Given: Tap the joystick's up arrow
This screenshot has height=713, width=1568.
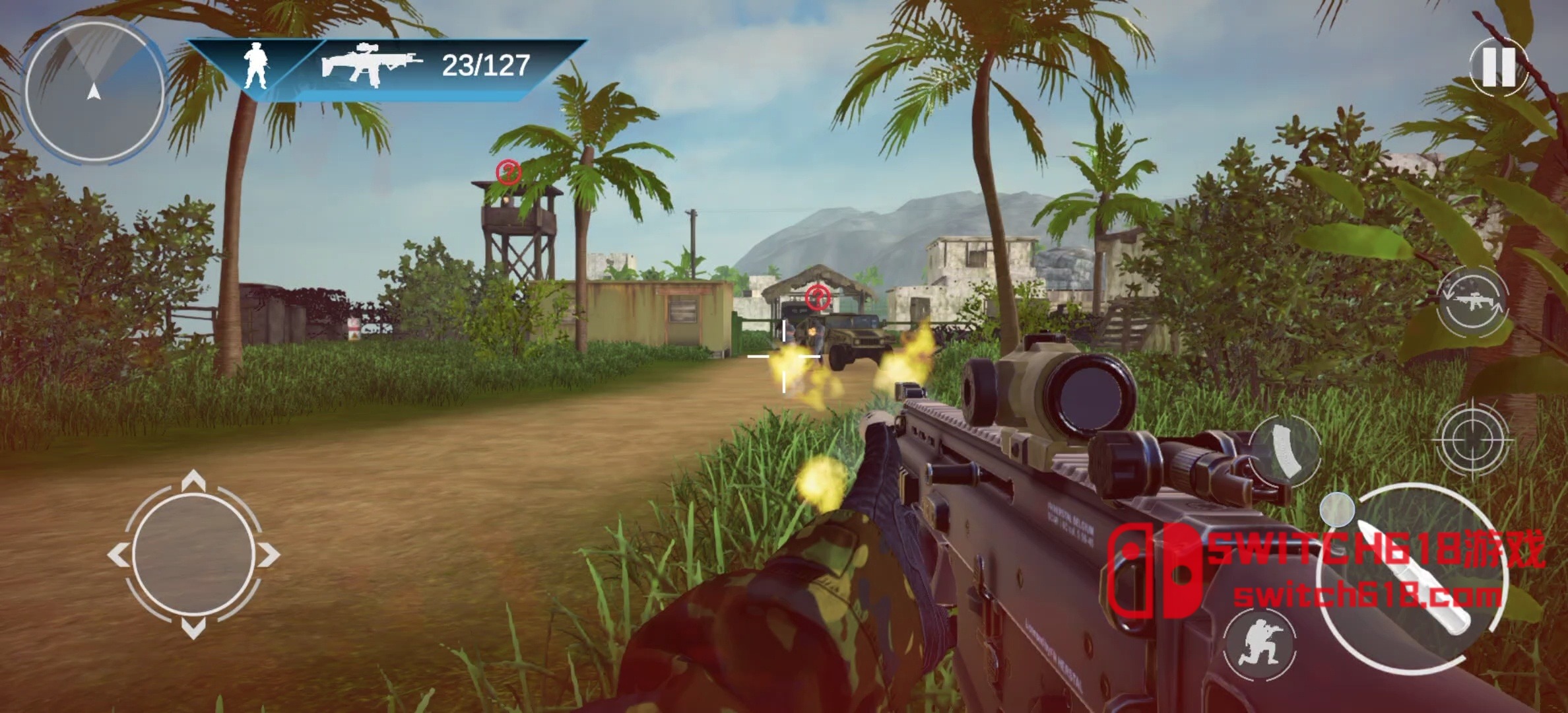Looking at the screenshot, I should pyautogui.click(x=193, y=480).
